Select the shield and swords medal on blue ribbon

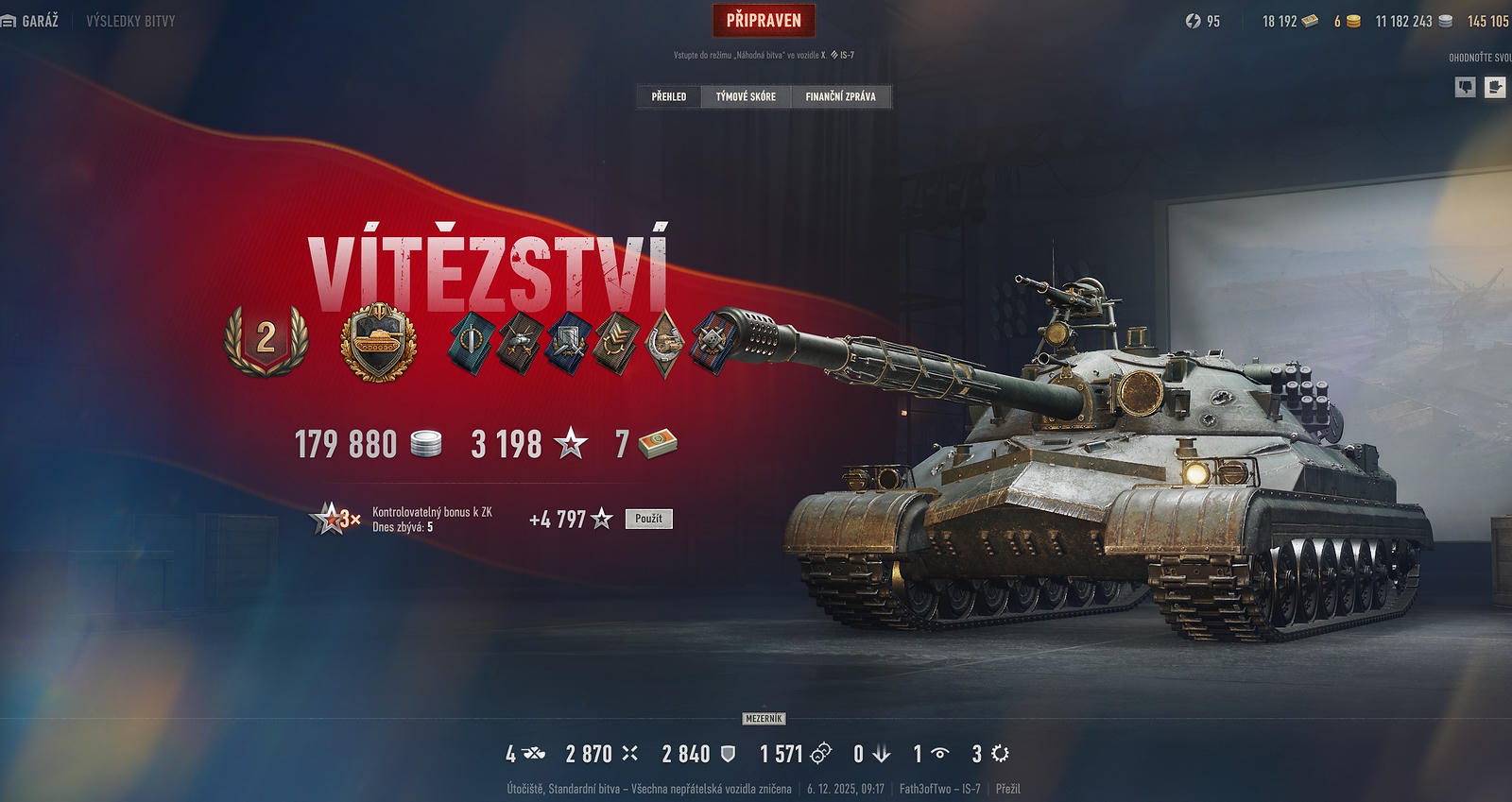(x=570, y=342)
